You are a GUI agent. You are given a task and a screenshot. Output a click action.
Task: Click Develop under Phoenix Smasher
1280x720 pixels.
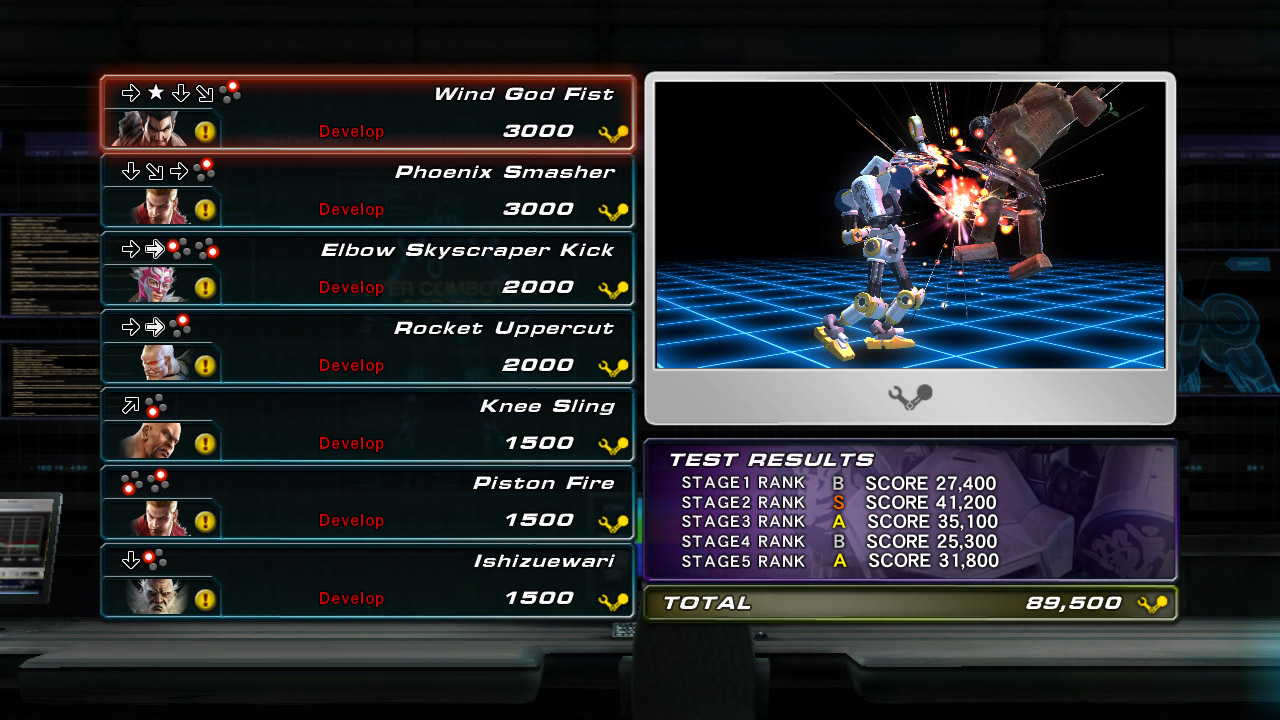(351, 210)
